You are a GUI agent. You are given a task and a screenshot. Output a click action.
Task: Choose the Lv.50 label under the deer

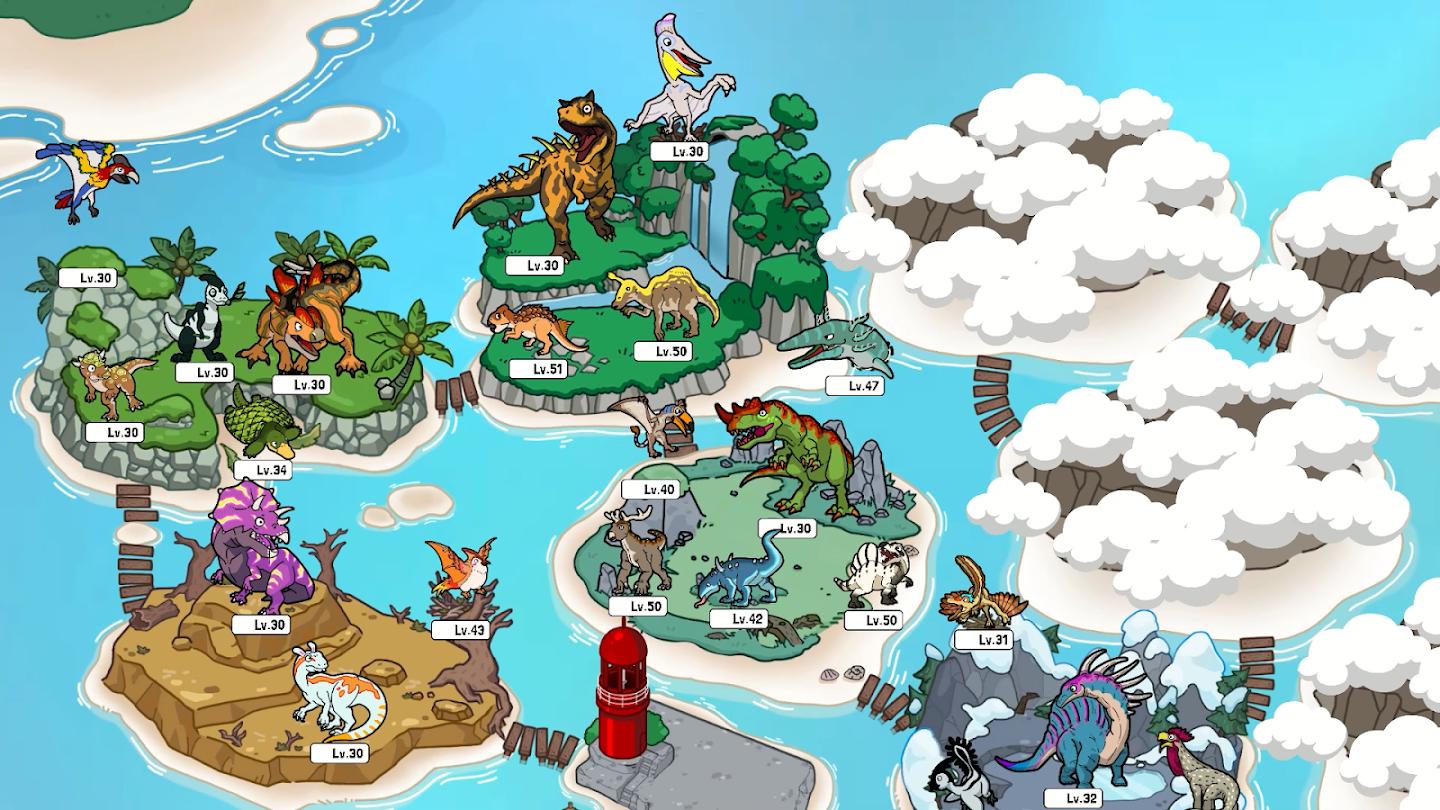click(x=638, y=606)
